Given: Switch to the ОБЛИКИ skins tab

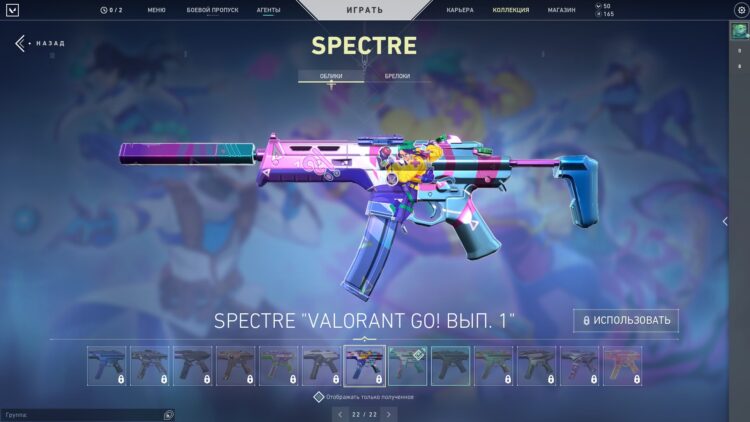Looking at the screenshot, I should [331, 76].
